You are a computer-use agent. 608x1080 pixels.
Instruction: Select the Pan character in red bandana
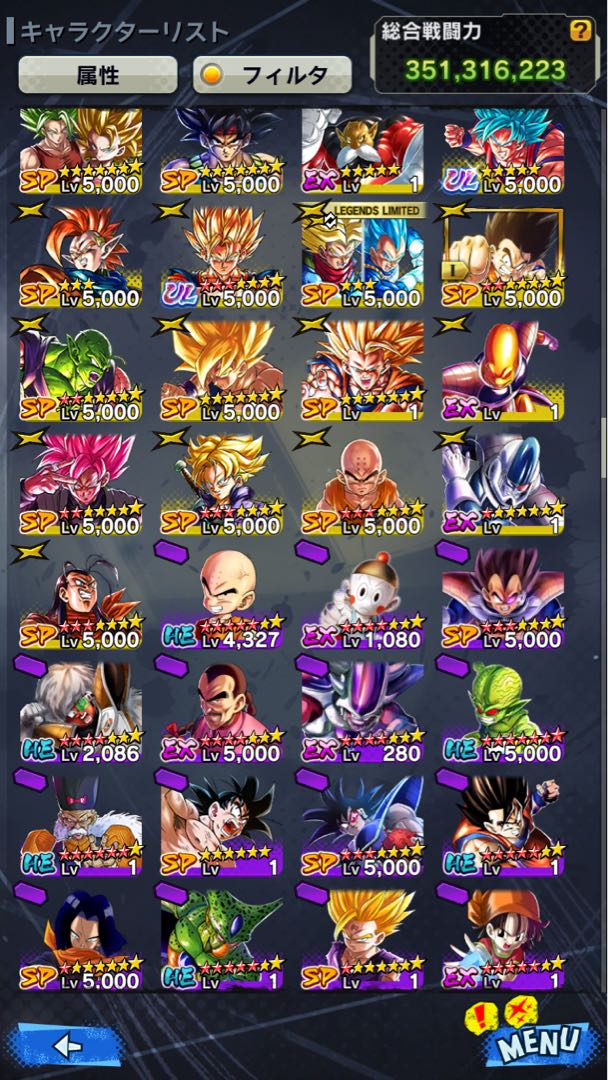tap(504, 938)
